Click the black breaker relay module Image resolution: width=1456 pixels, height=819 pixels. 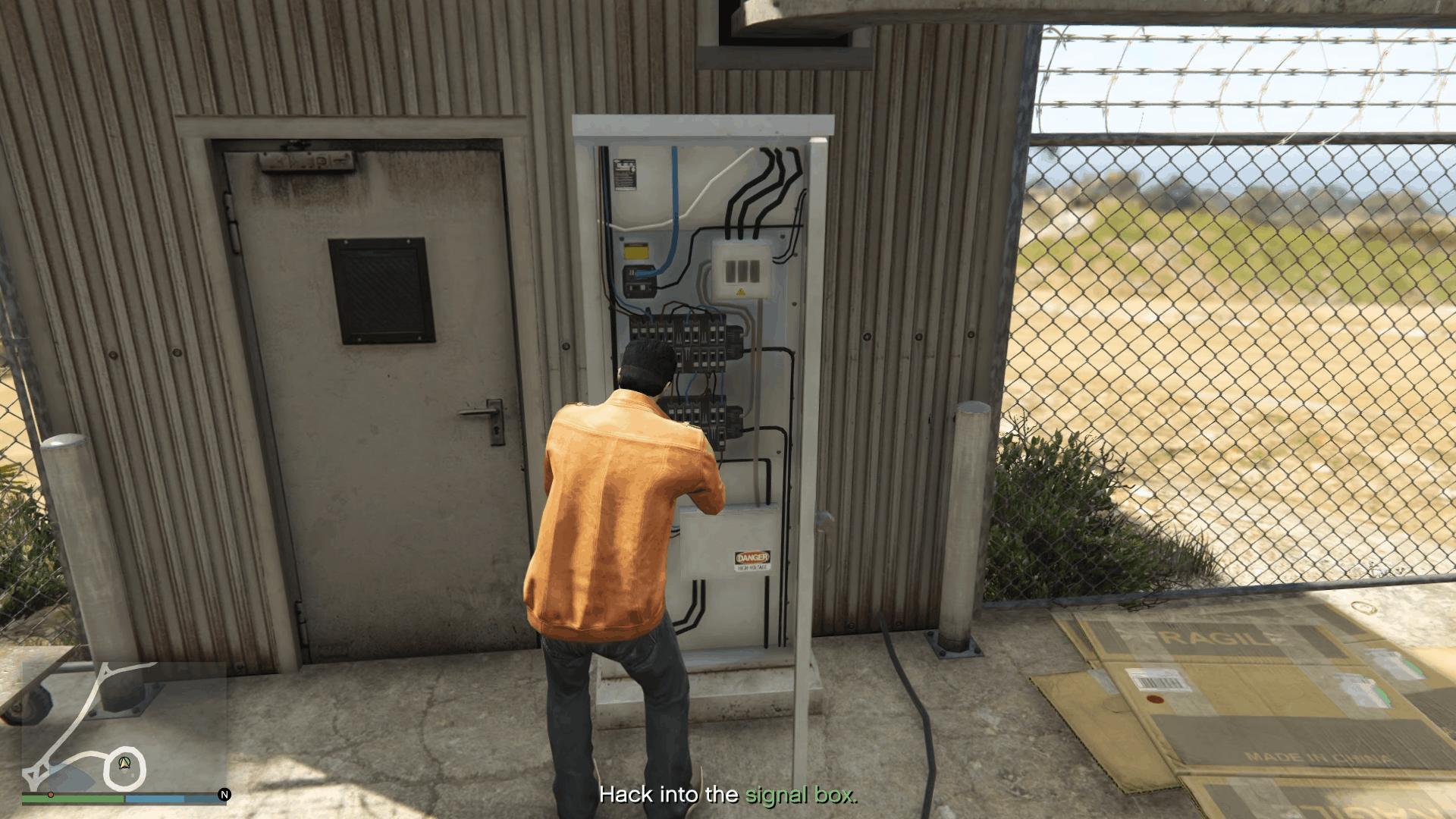(639, 282)
